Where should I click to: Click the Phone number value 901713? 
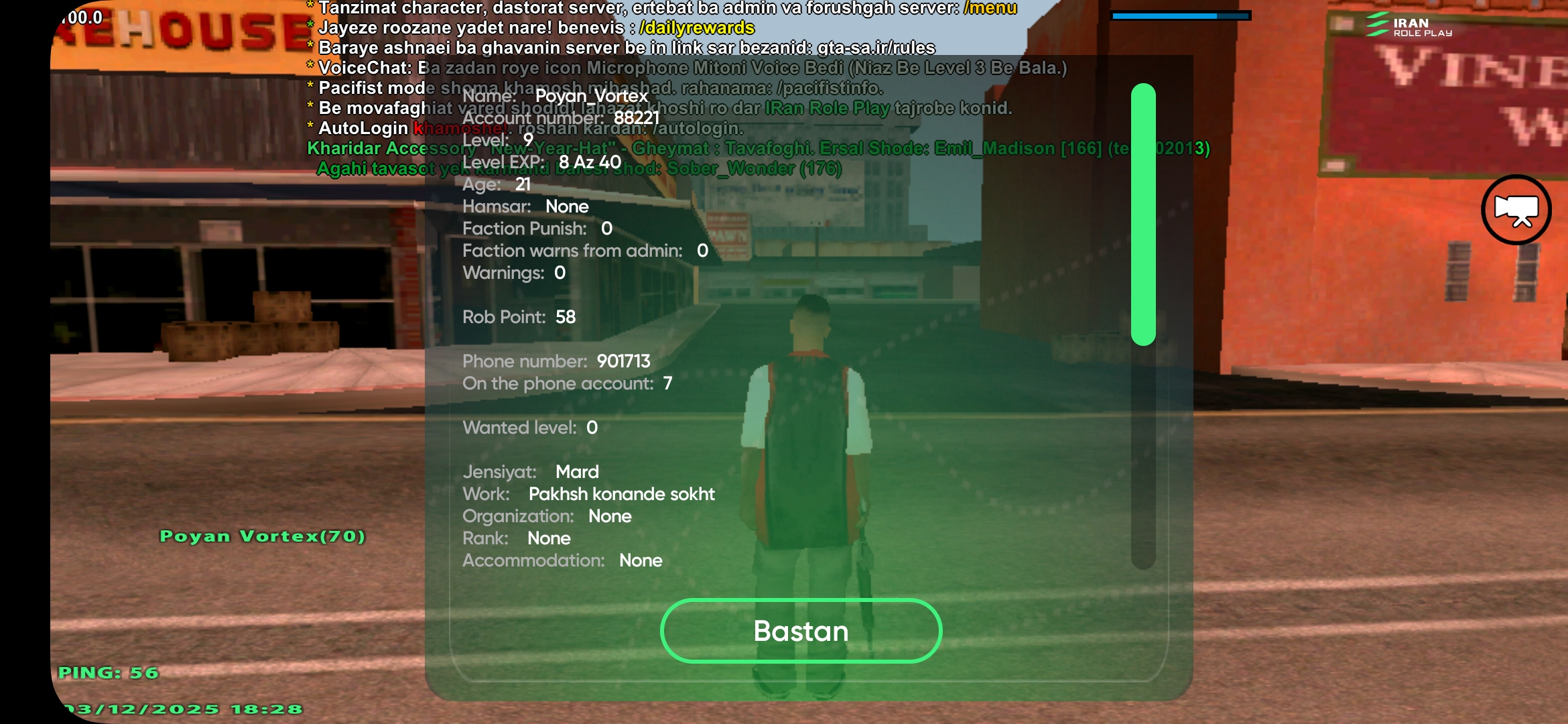[625, 361]
